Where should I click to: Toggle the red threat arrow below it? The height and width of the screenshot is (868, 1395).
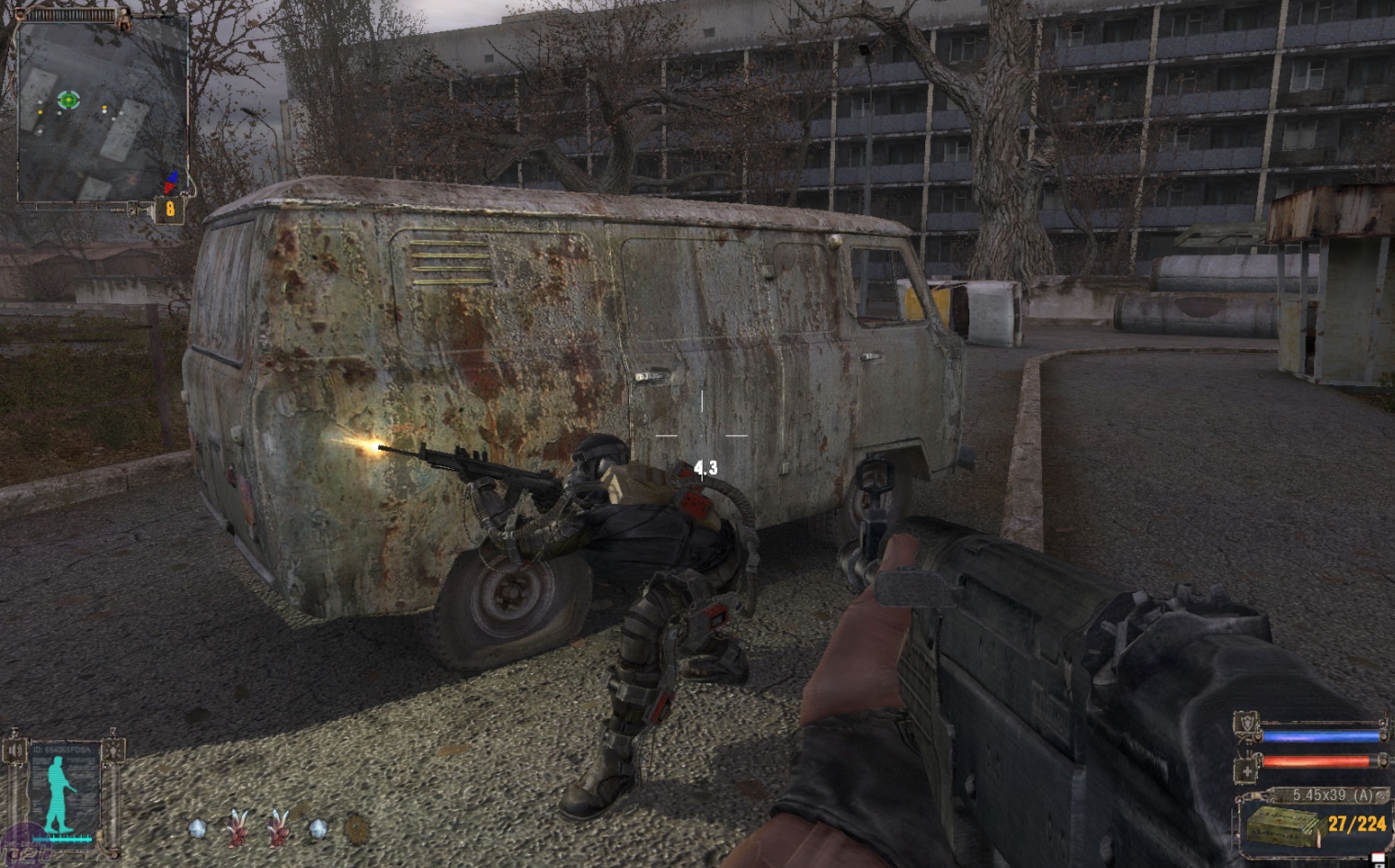click(169, 188)
